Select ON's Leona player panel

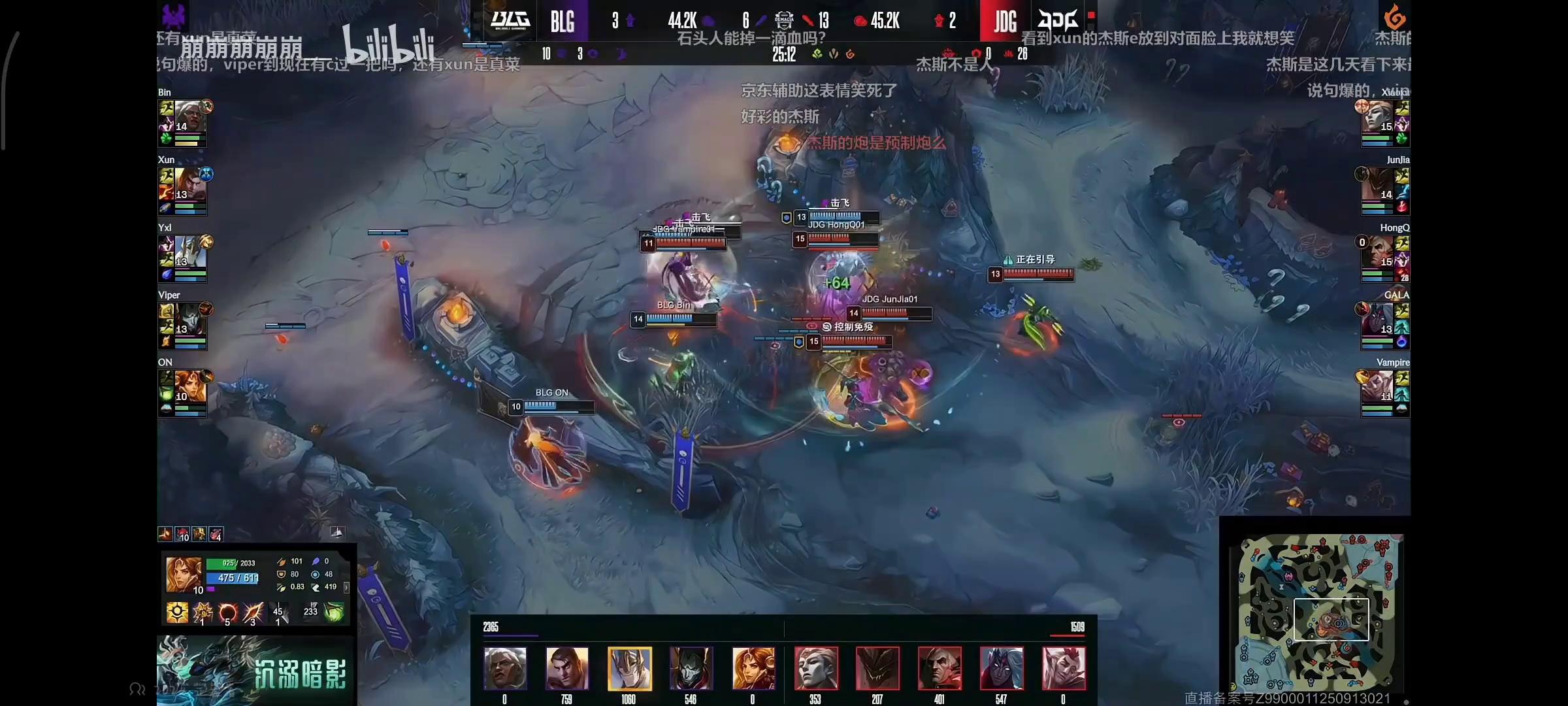coord(183,393)
